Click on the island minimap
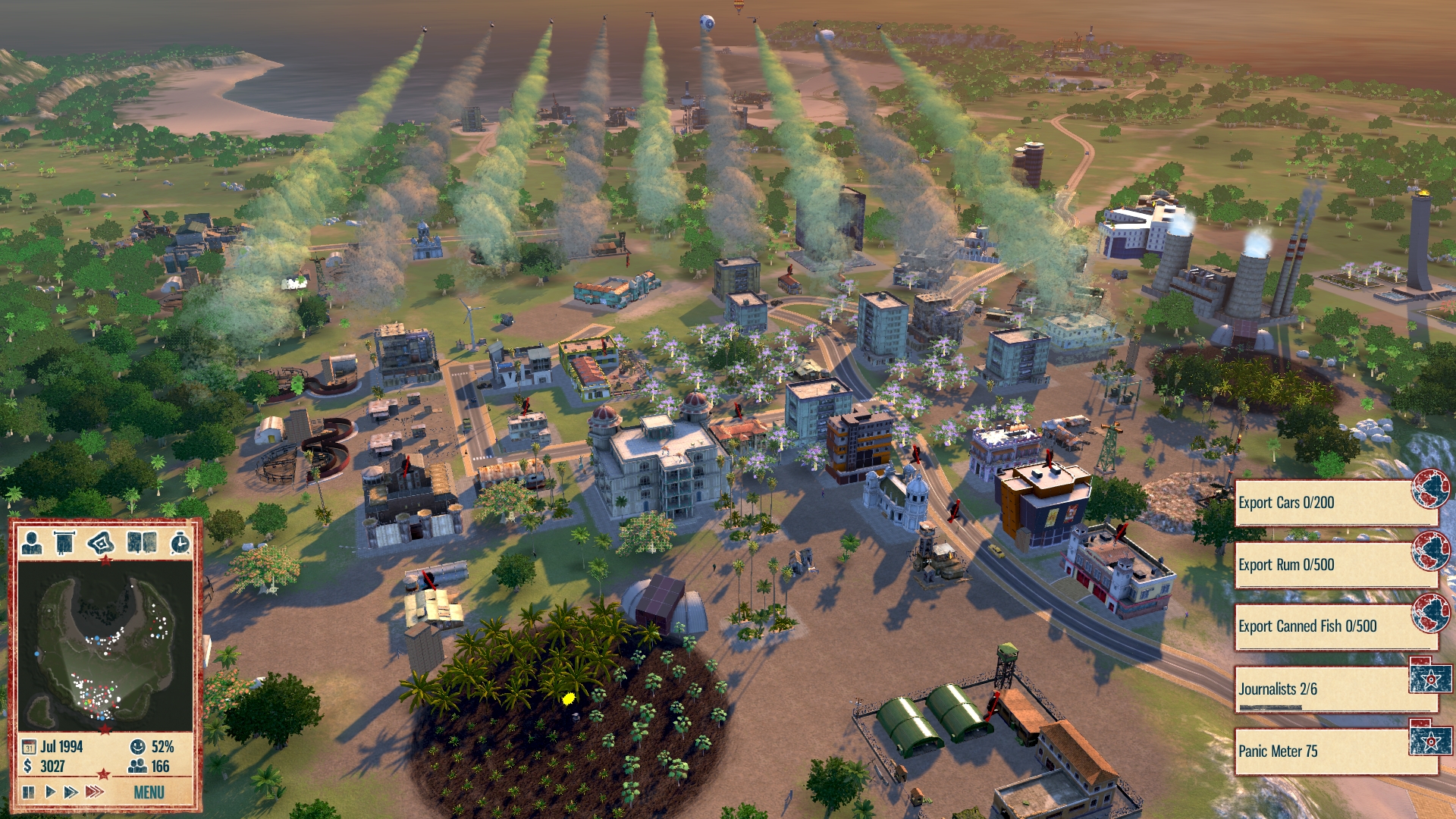Viewport: 1456px width, 819px height. pyautogui.click(x=105, y=645)
